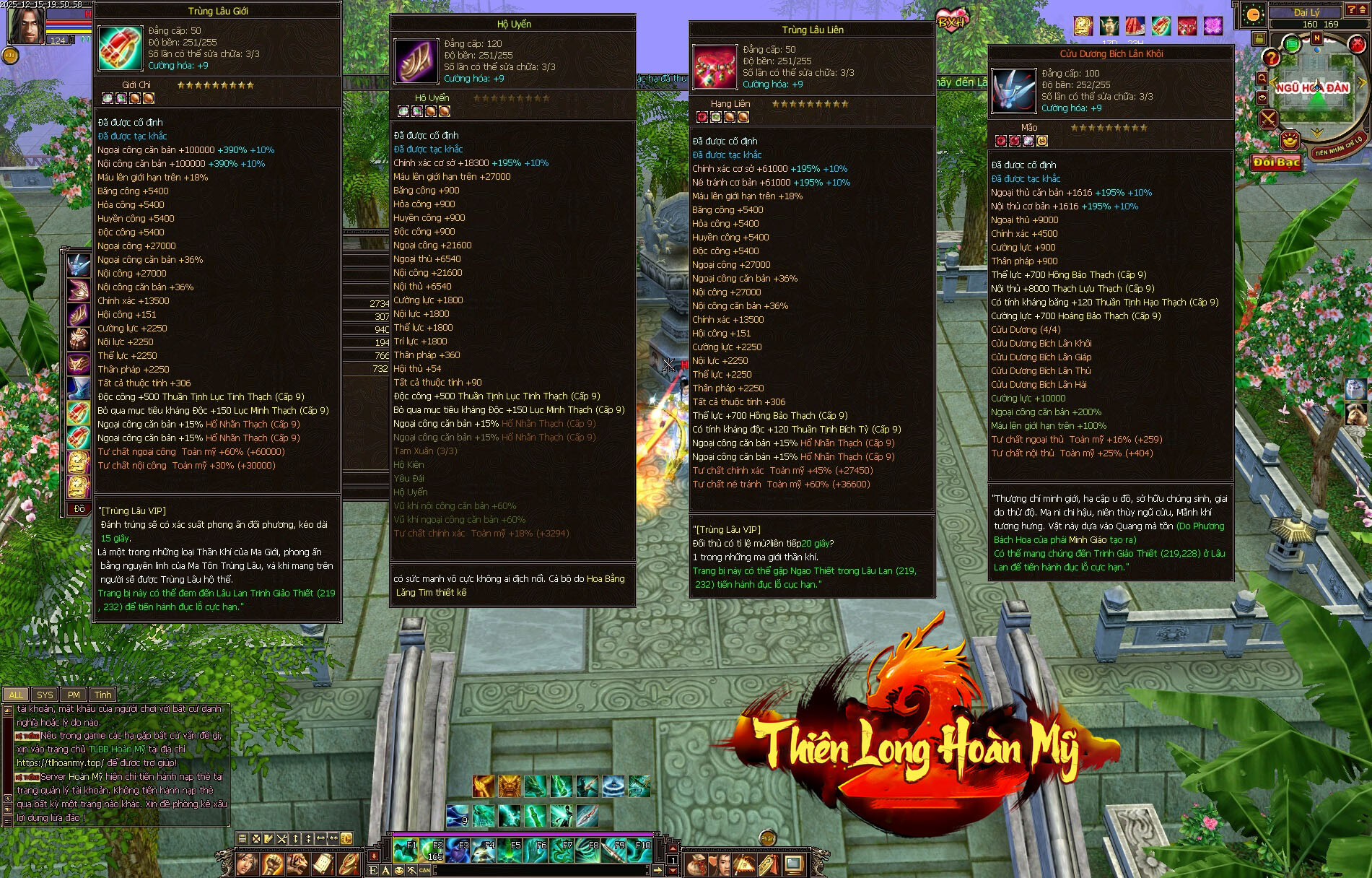
Task: Open the red question mark help button
Action: click(1271, 58)
